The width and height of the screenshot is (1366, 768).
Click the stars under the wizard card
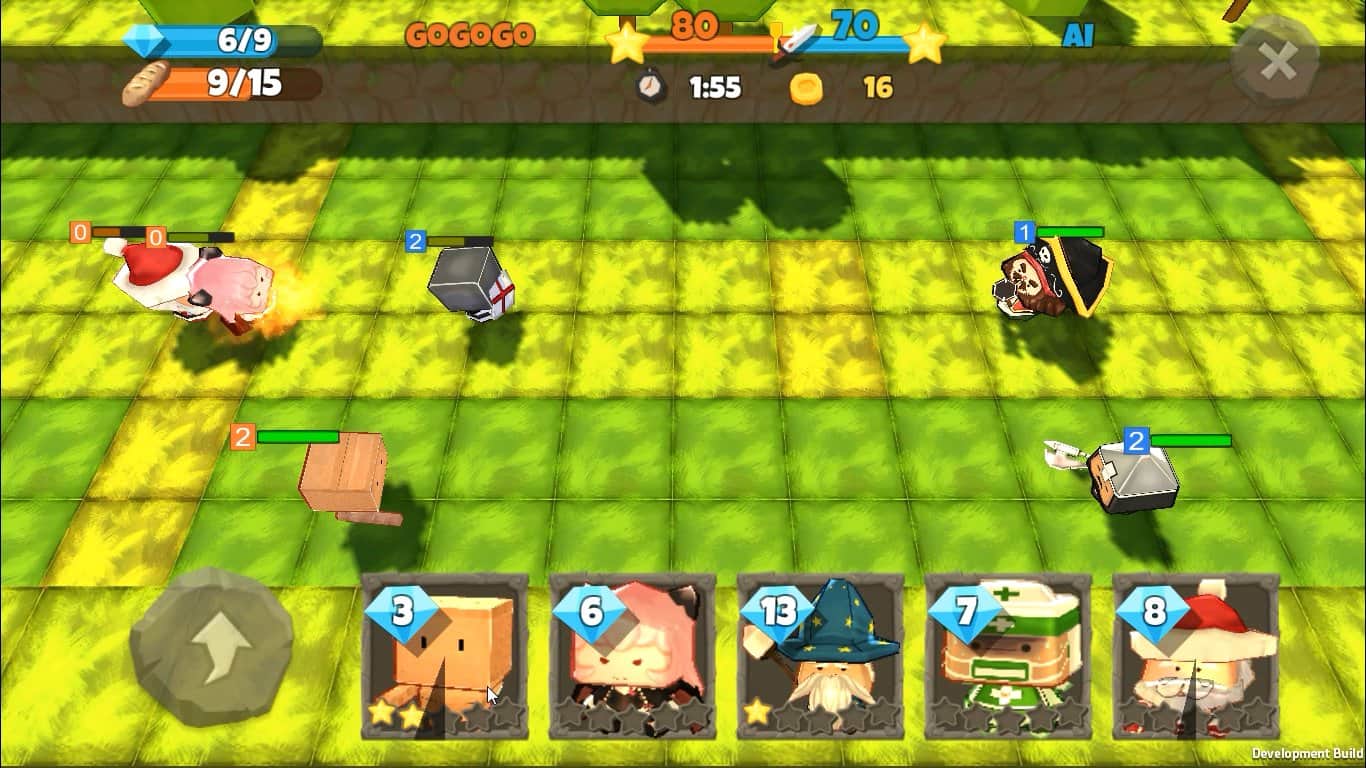click(x=822, y=714)
